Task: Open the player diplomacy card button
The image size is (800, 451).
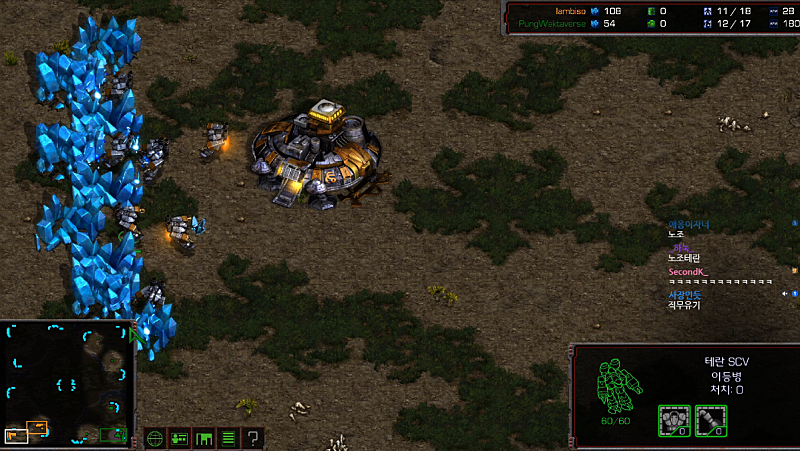Action: [180, 438]
